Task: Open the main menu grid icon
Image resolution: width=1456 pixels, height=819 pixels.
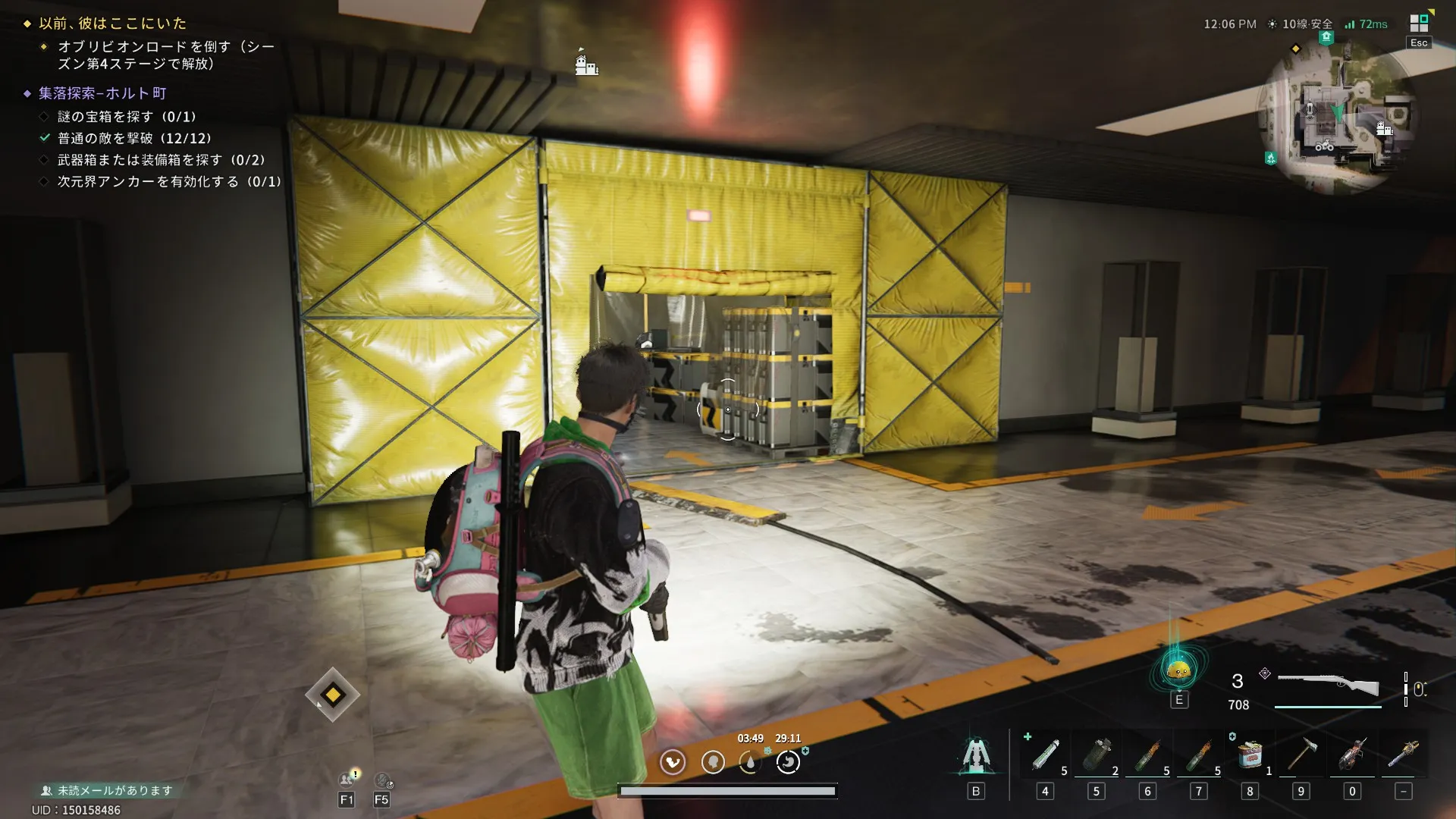Action: [x=1419, y=23]
